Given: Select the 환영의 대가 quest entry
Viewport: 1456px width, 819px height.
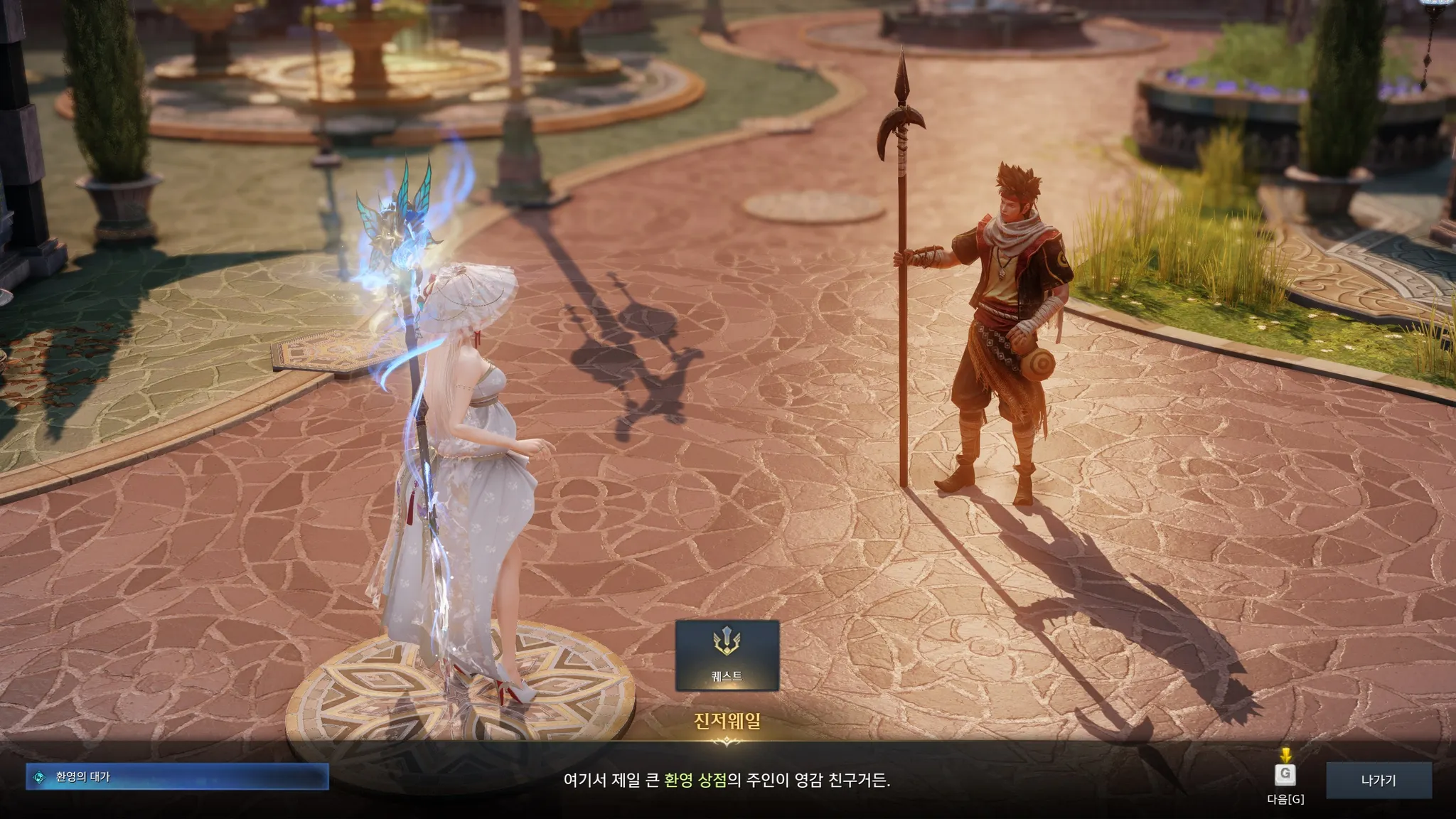Looking at the screenshot, I should (x=177, y=776).
